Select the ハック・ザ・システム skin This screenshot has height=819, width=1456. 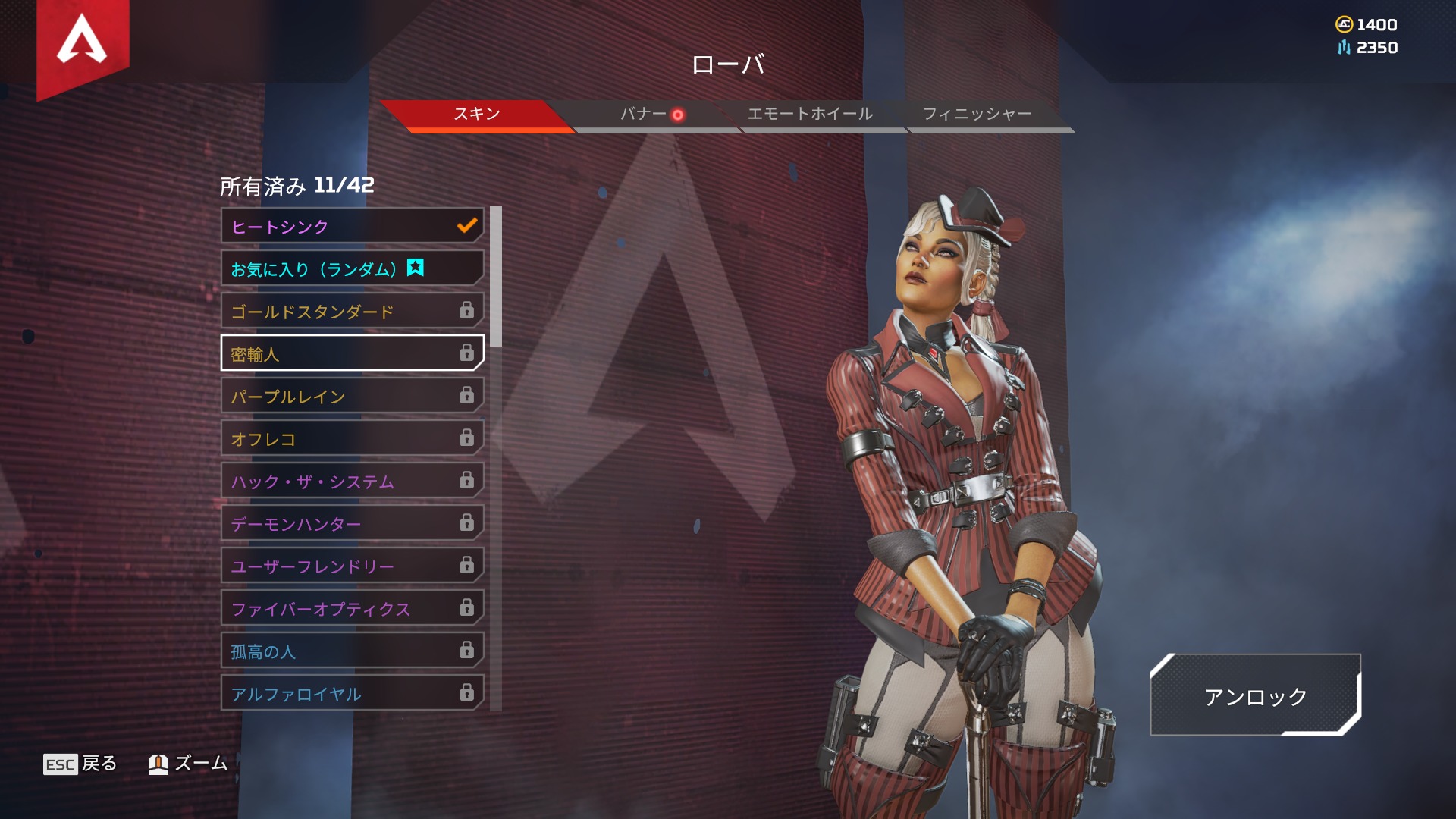point(352,482)
